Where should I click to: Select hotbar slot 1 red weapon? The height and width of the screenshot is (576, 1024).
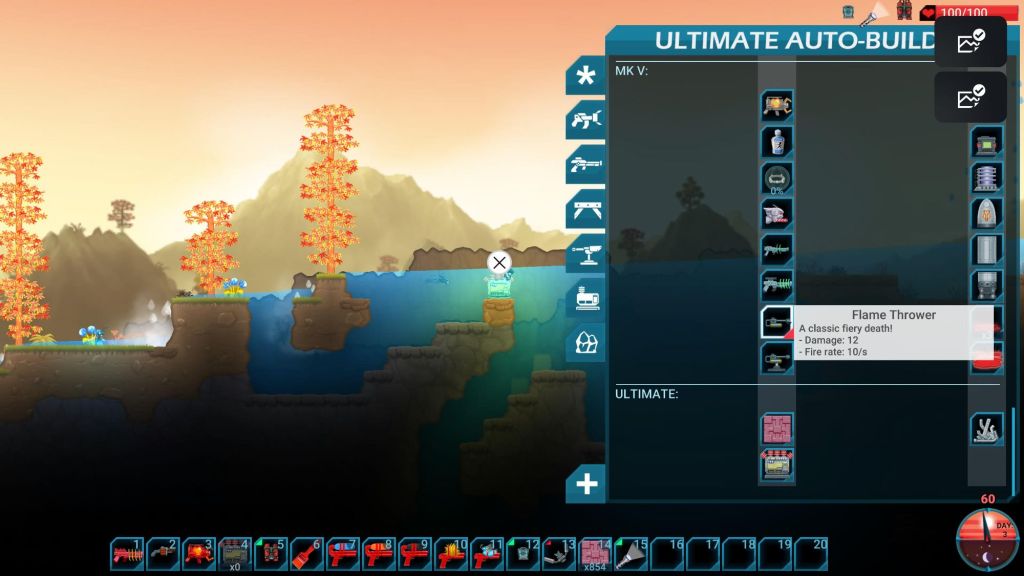pyautogui.click(x=128, y=553)
